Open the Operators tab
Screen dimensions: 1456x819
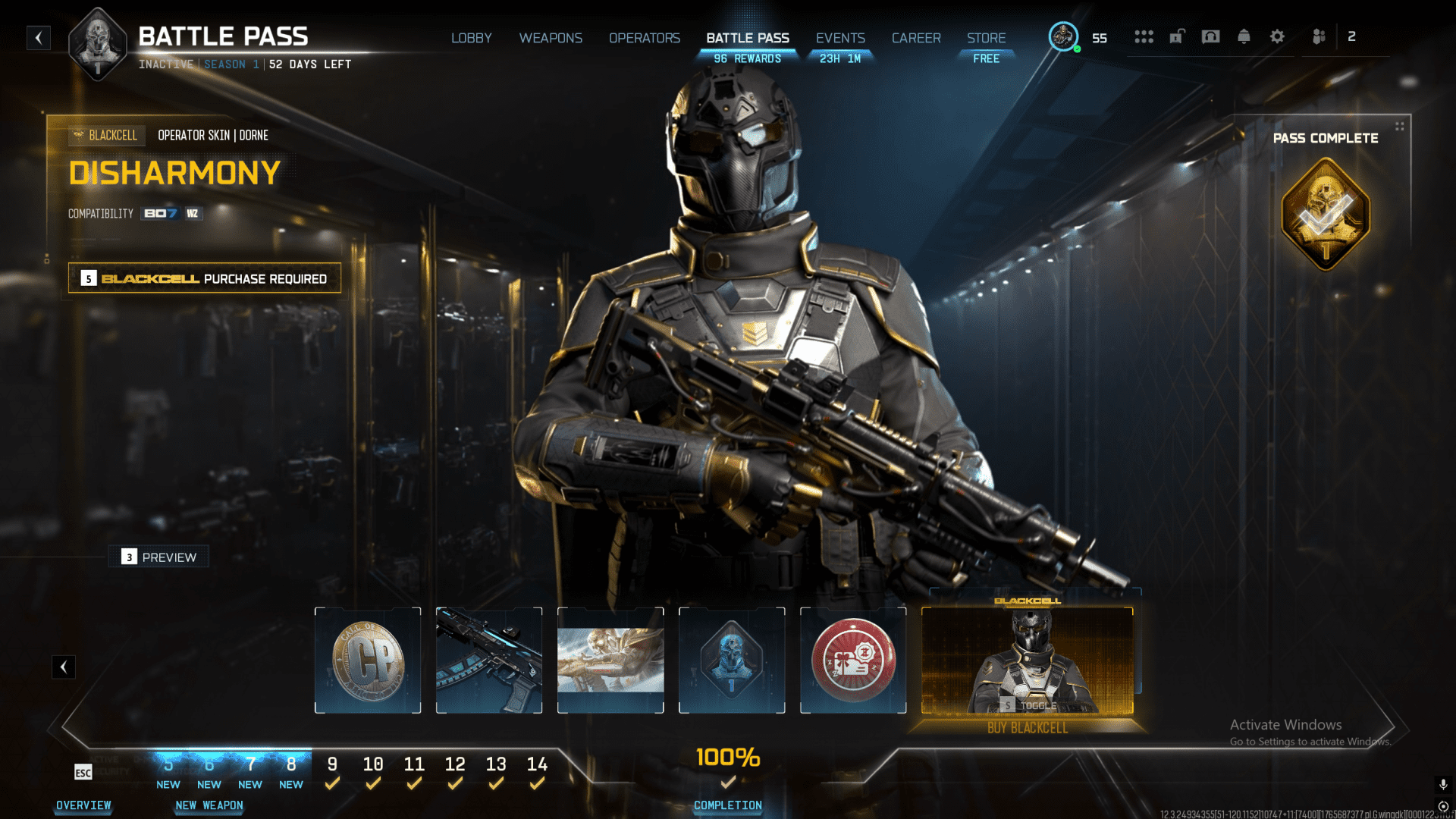click(644, 38)
